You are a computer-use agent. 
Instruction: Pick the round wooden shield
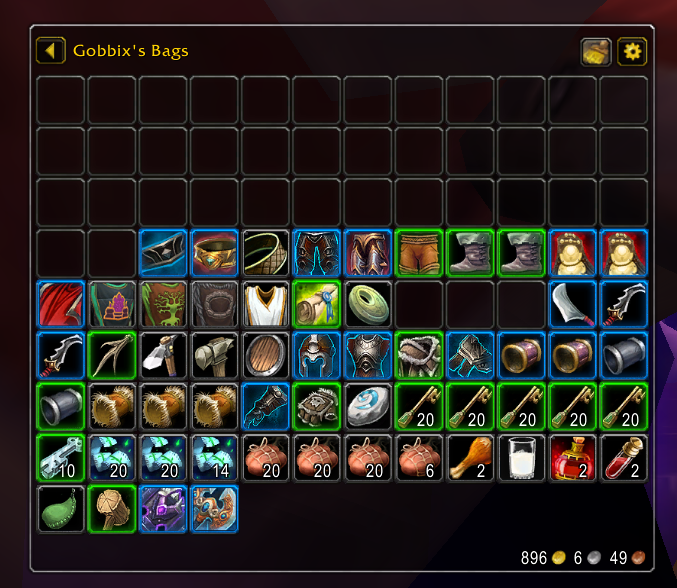pyautogui.click(x=265, y=355)
